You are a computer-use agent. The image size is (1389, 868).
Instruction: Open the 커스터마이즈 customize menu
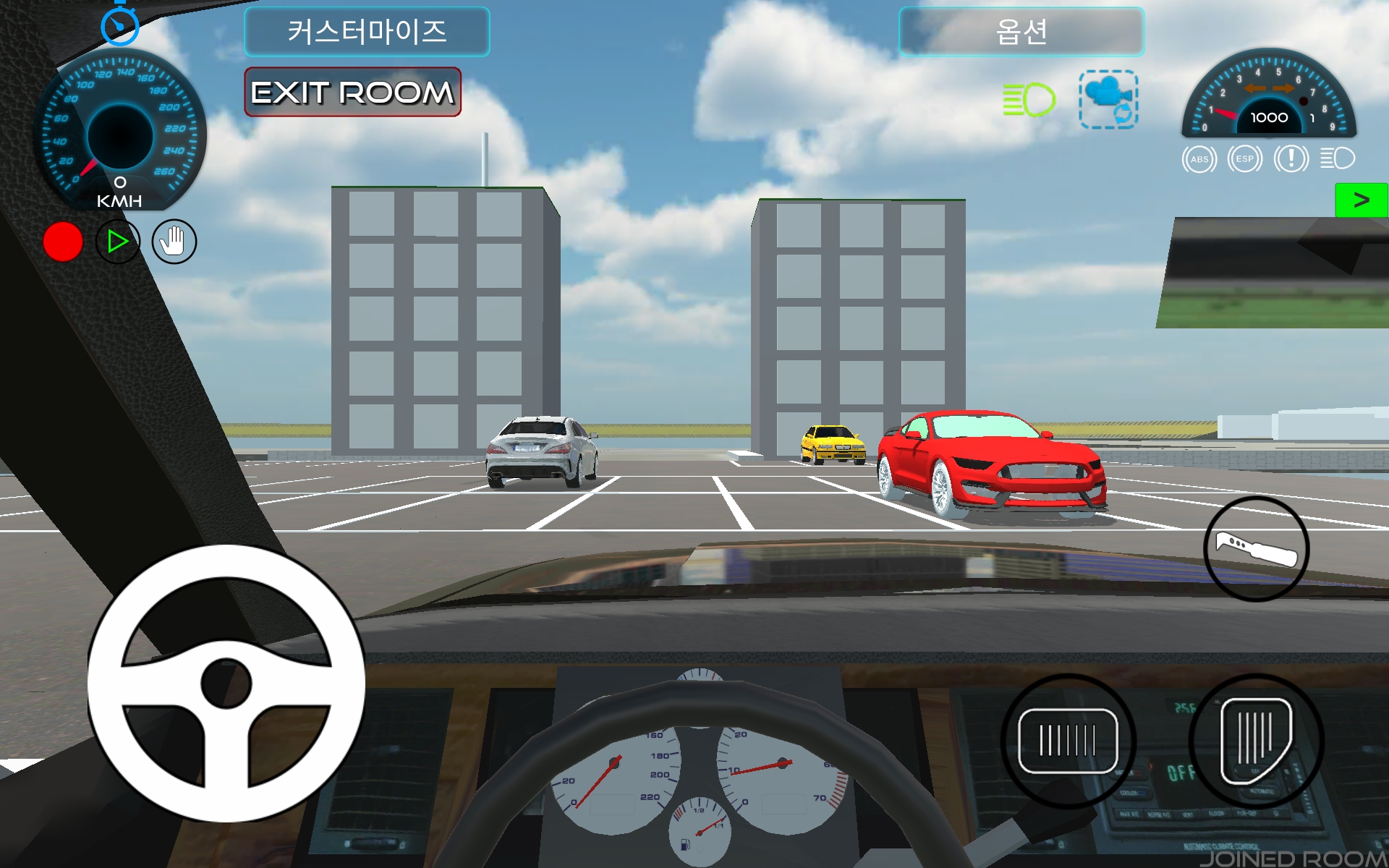point(367,32)
